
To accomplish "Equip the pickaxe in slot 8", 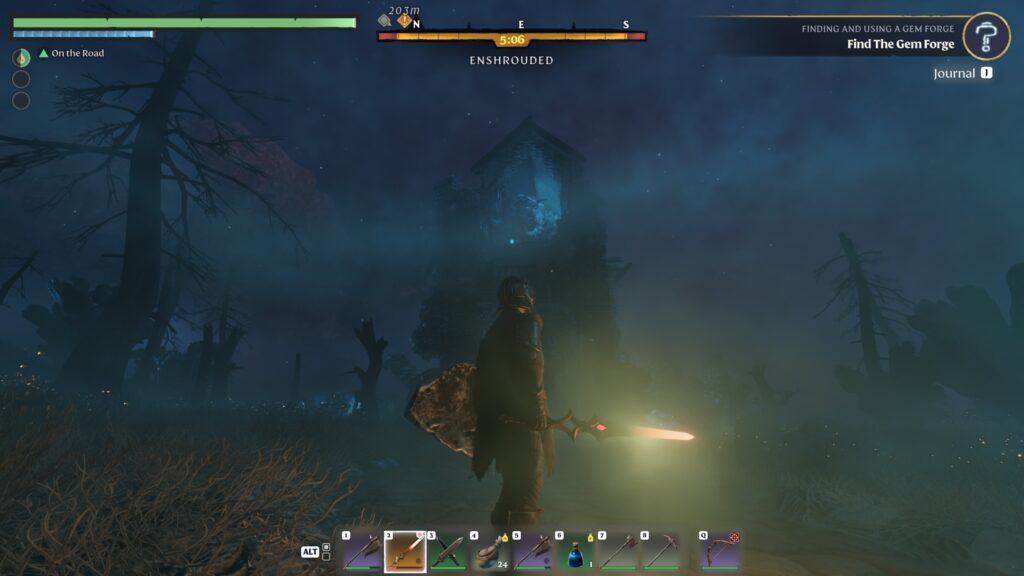I will click(x=661, y=551).
